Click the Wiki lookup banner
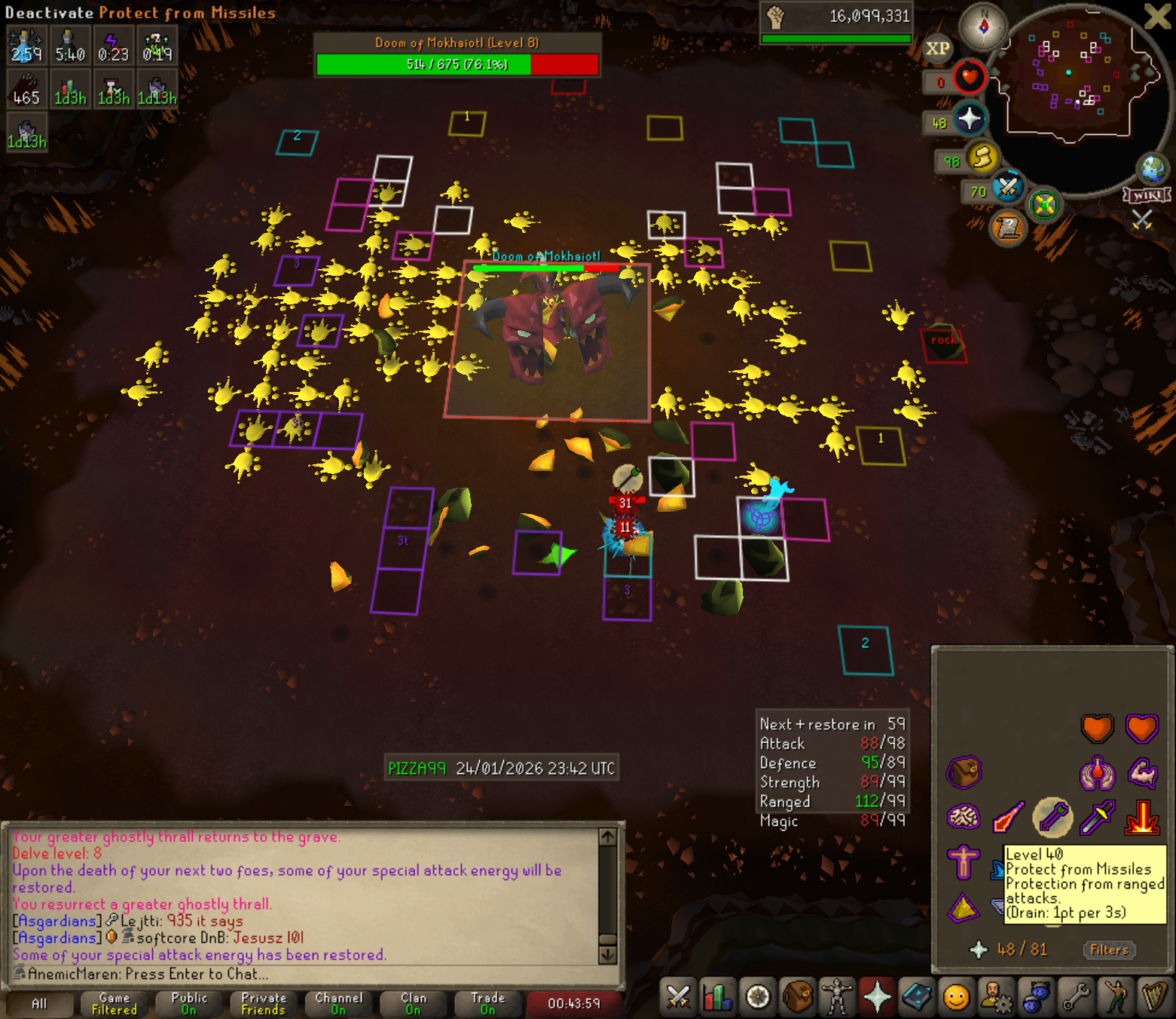The image size is (1176, 1019). click(1147, 195)
